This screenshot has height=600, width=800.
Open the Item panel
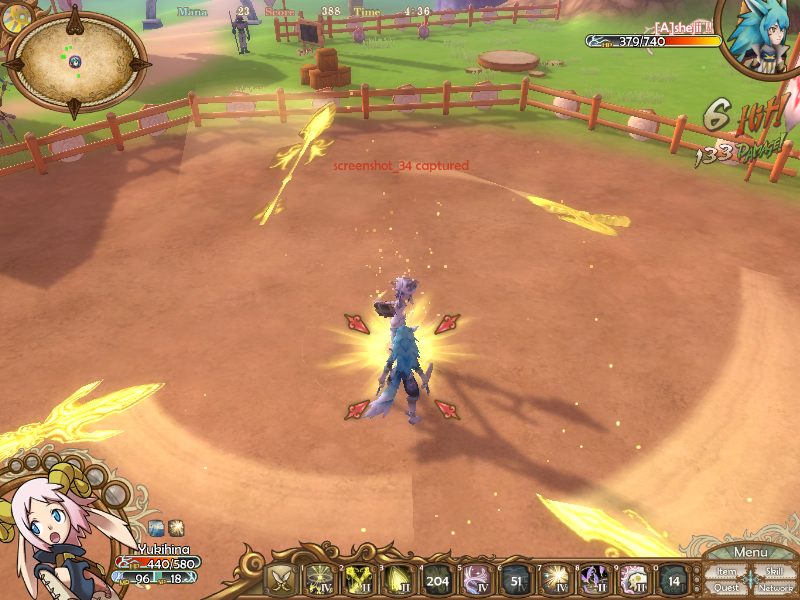(726, 571)
